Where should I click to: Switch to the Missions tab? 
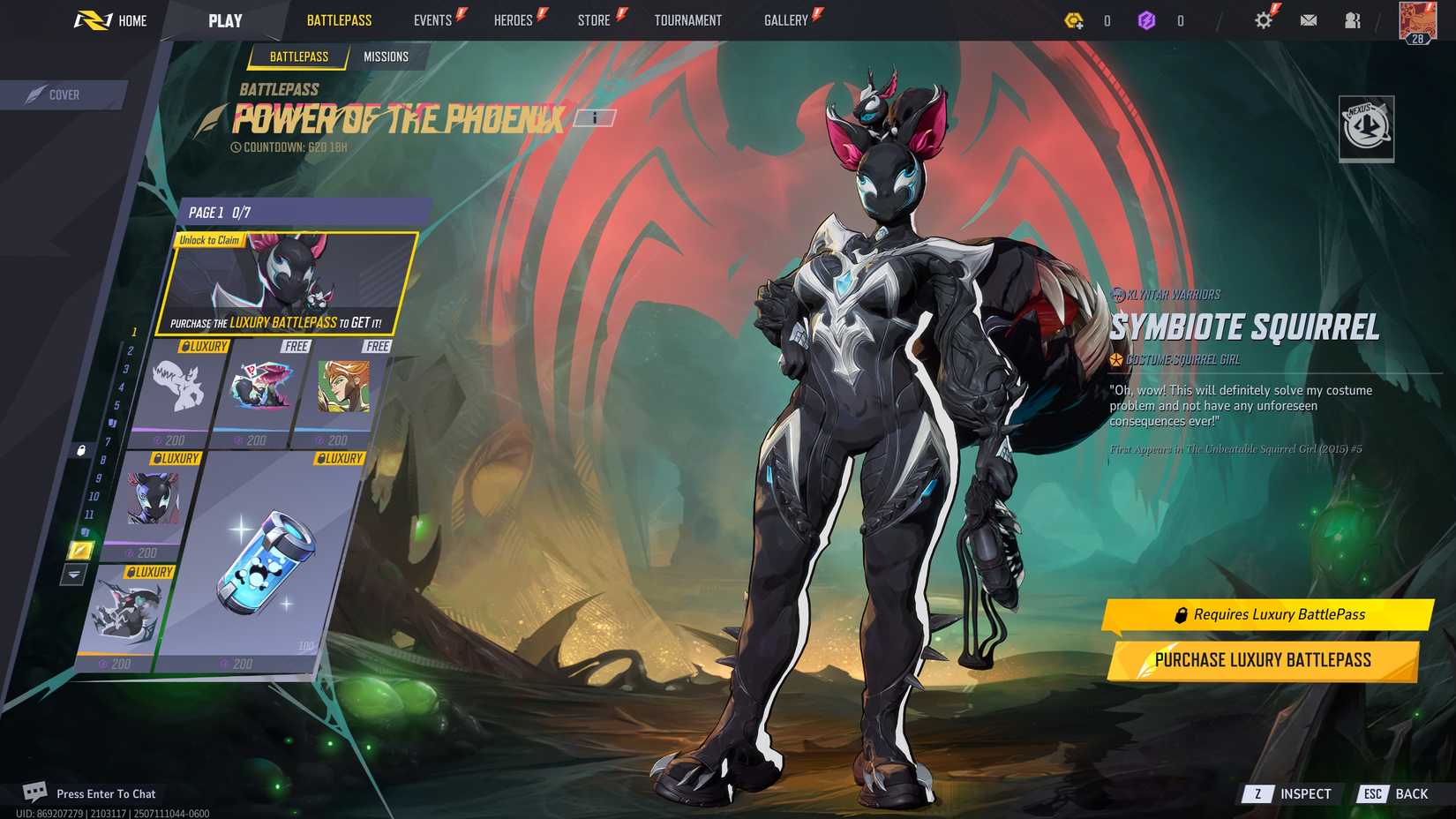[x=387, y=56]
